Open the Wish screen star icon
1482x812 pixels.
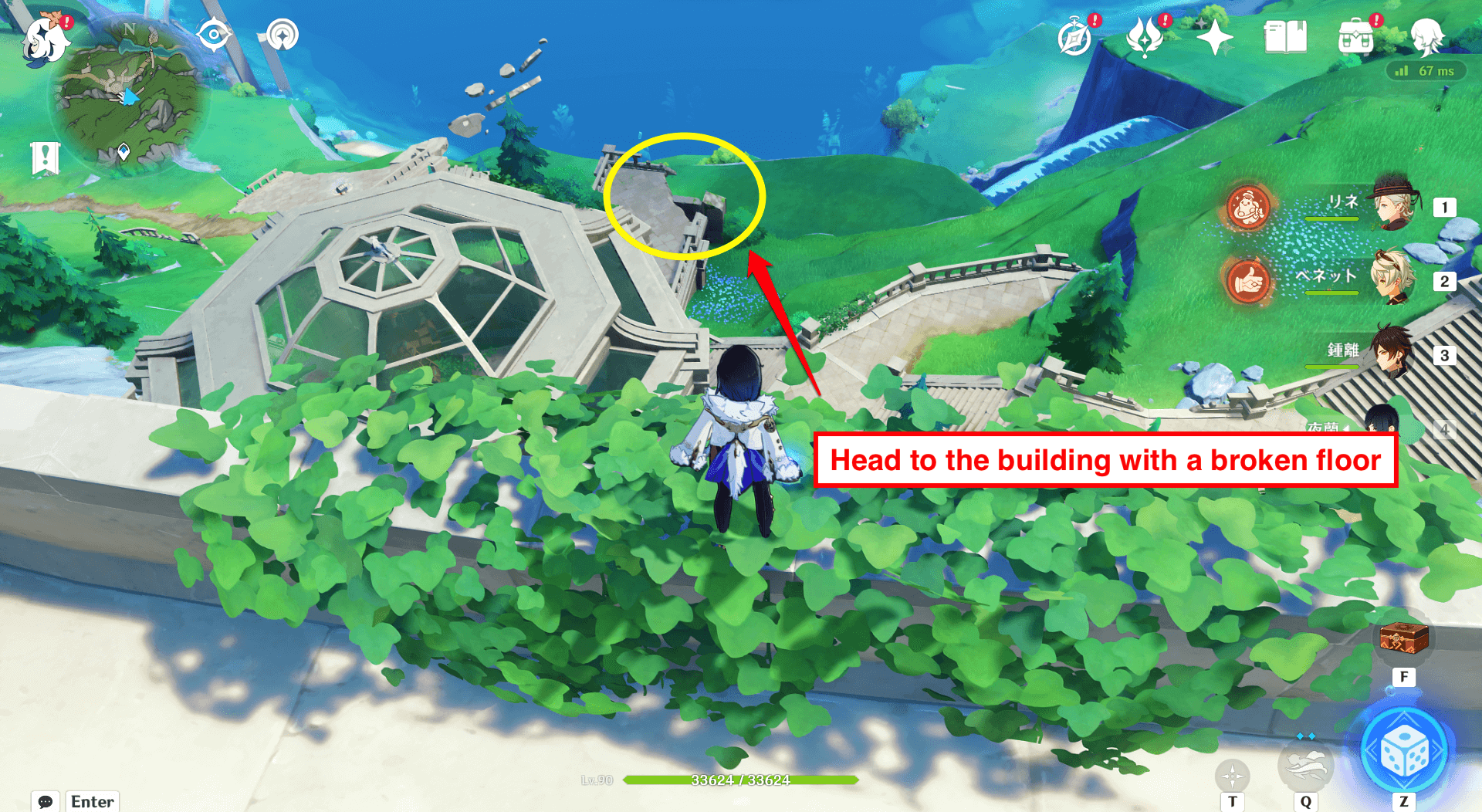(1213, 36)
